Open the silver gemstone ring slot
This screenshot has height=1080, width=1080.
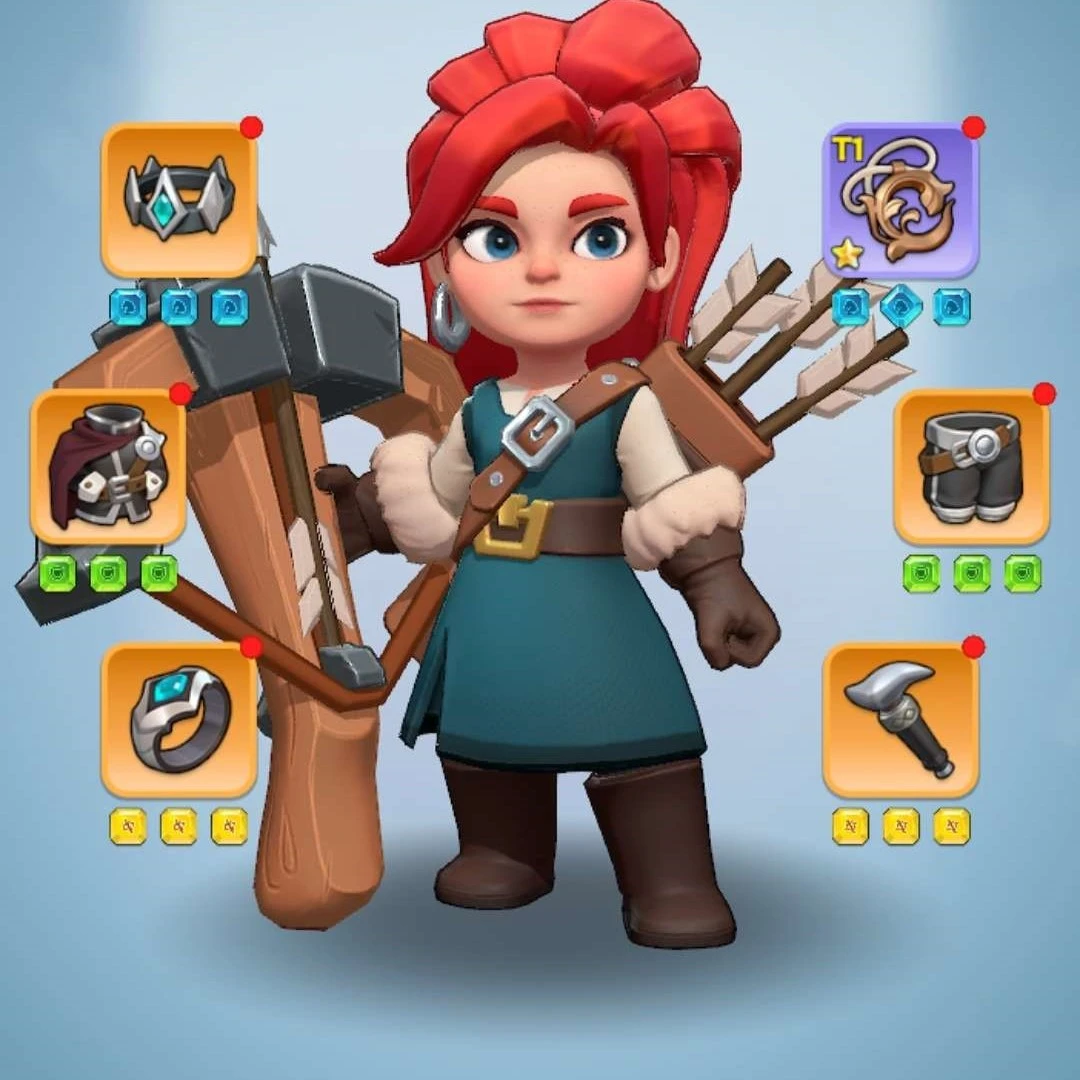click(179, 719)
